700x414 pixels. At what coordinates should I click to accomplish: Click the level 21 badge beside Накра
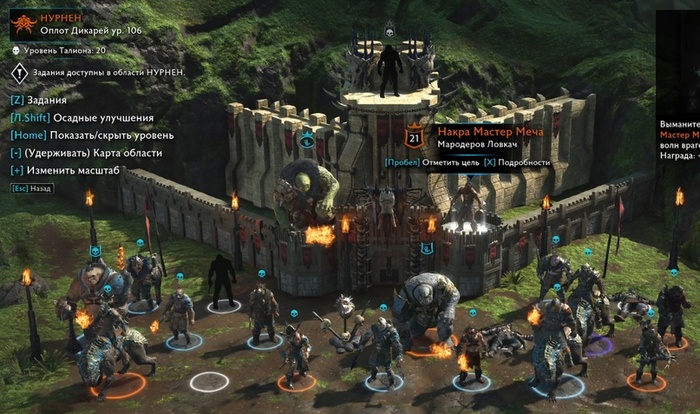[x=416, y=138]
